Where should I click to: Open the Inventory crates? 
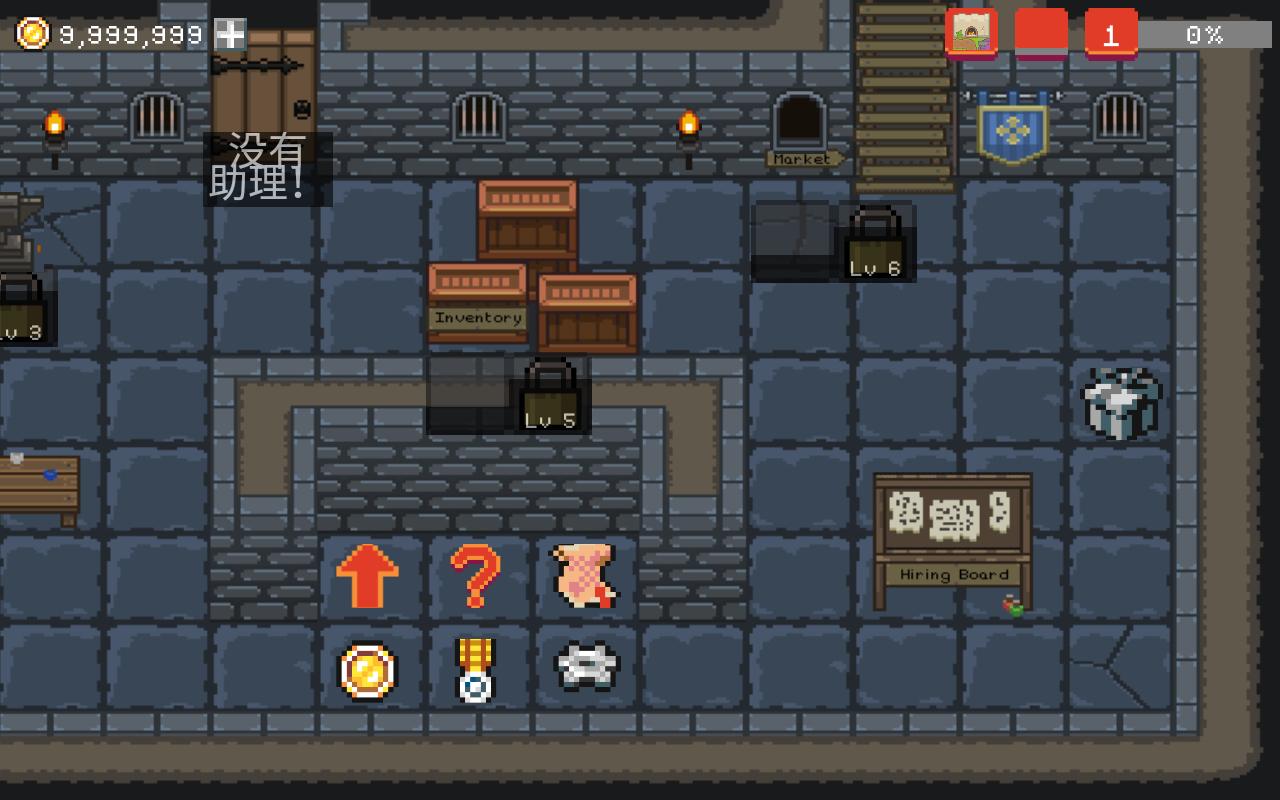[477, 300]
